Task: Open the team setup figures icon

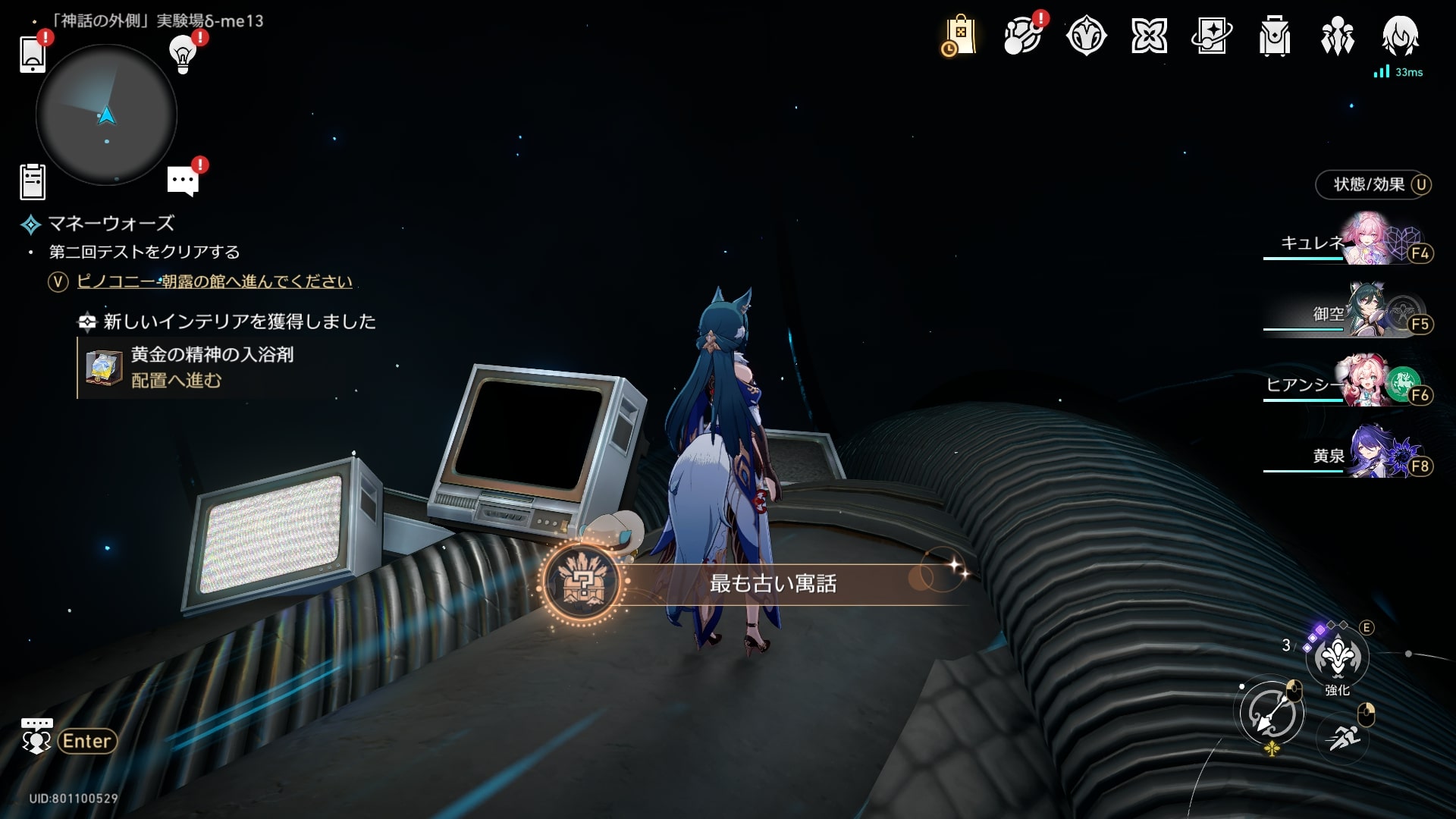Action: click(x=1337, y=36)
